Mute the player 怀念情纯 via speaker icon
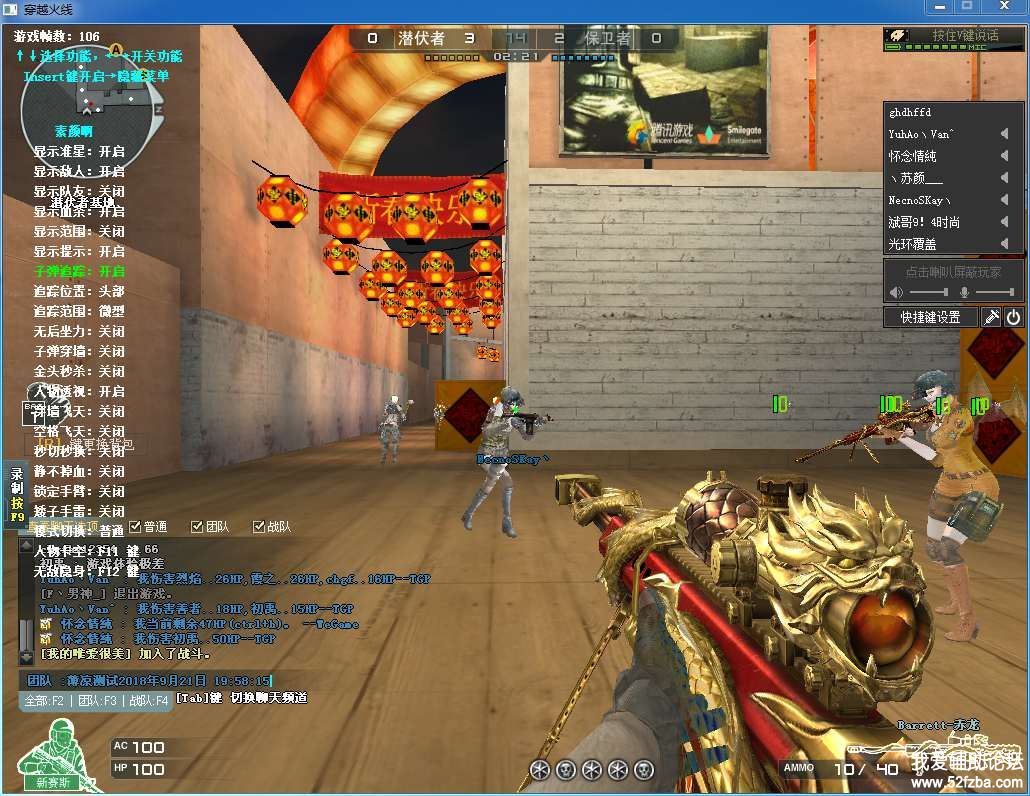The width and height of the screenshot is (1030, 796). tap(1004, 156)
